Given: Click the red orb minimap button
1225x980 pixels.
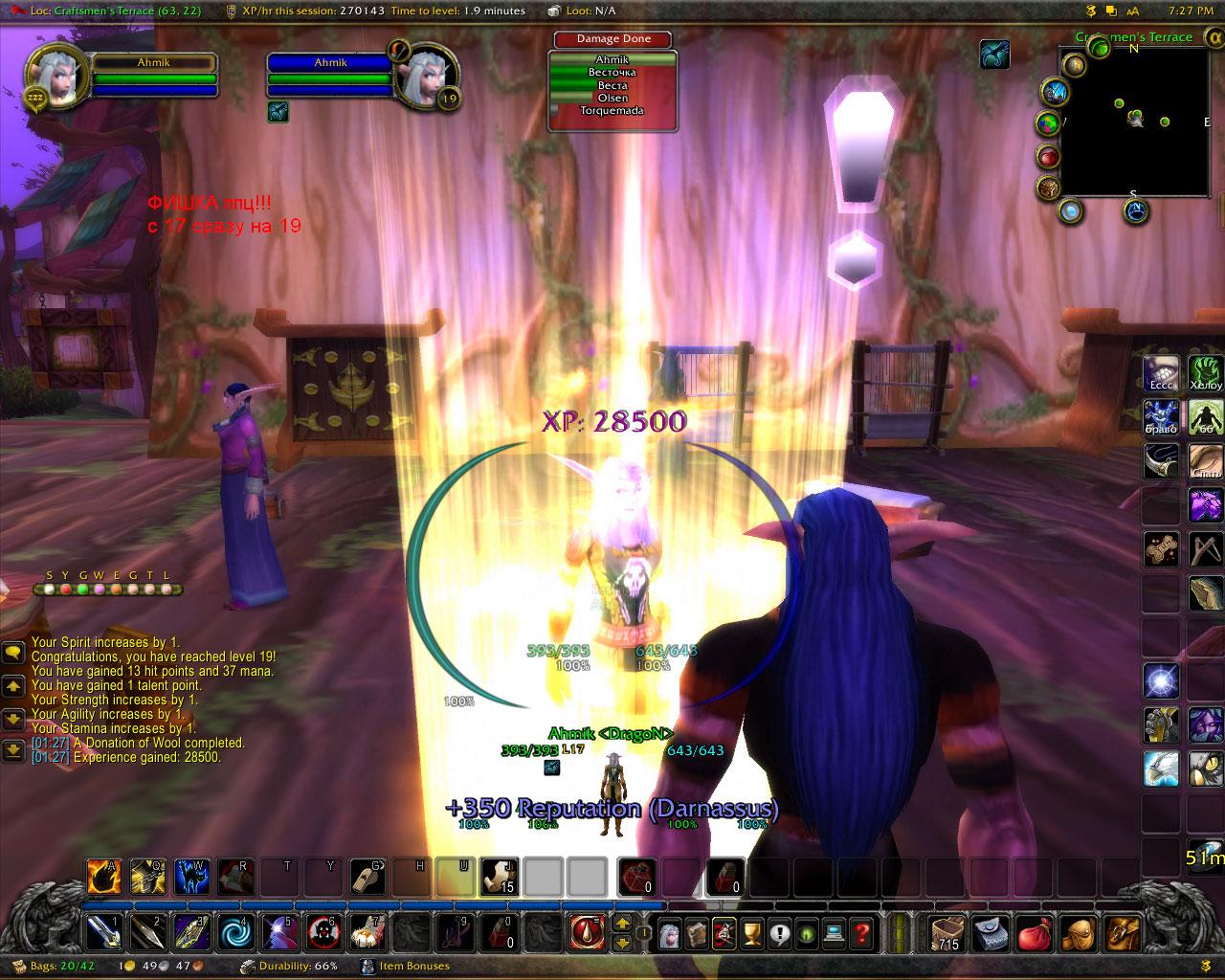Looking at the screenshot, I should pos(1050,156).
